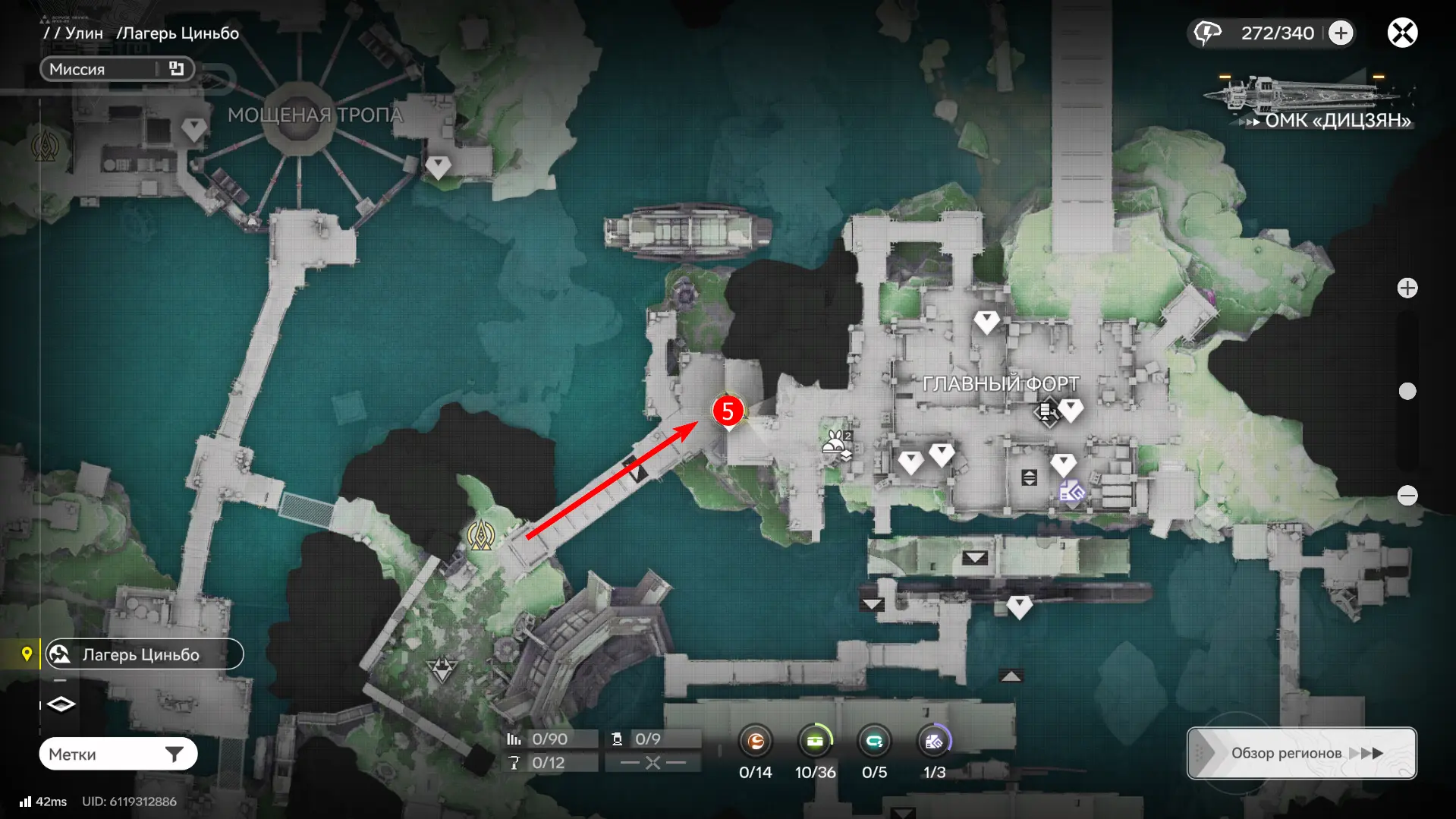Select the yellow teleport marker near bridge
This screenshot has height=819, width=1456.
click(x=481, y=536)
